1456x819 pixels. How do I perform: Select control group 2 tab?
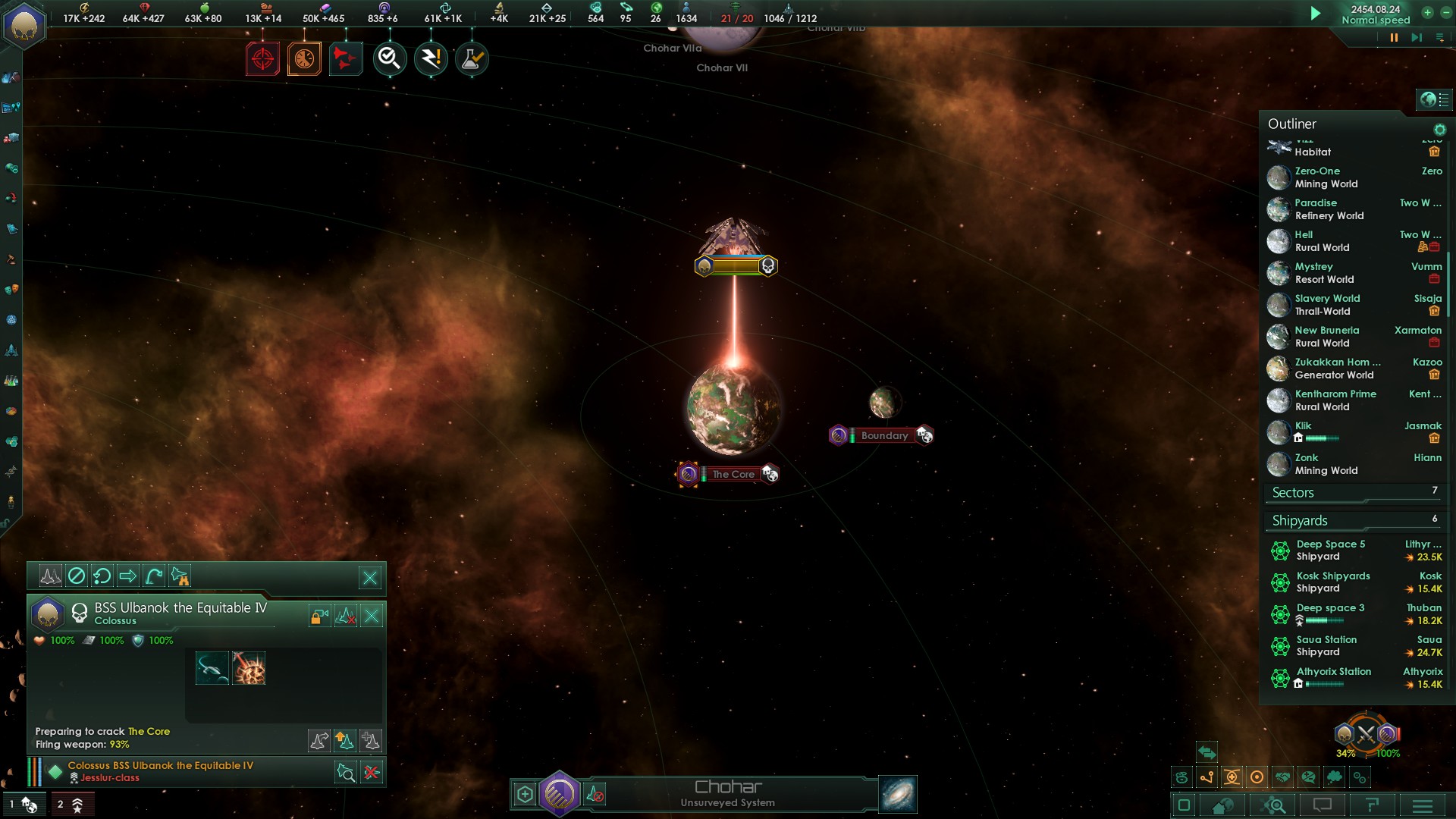click(70, 805)
